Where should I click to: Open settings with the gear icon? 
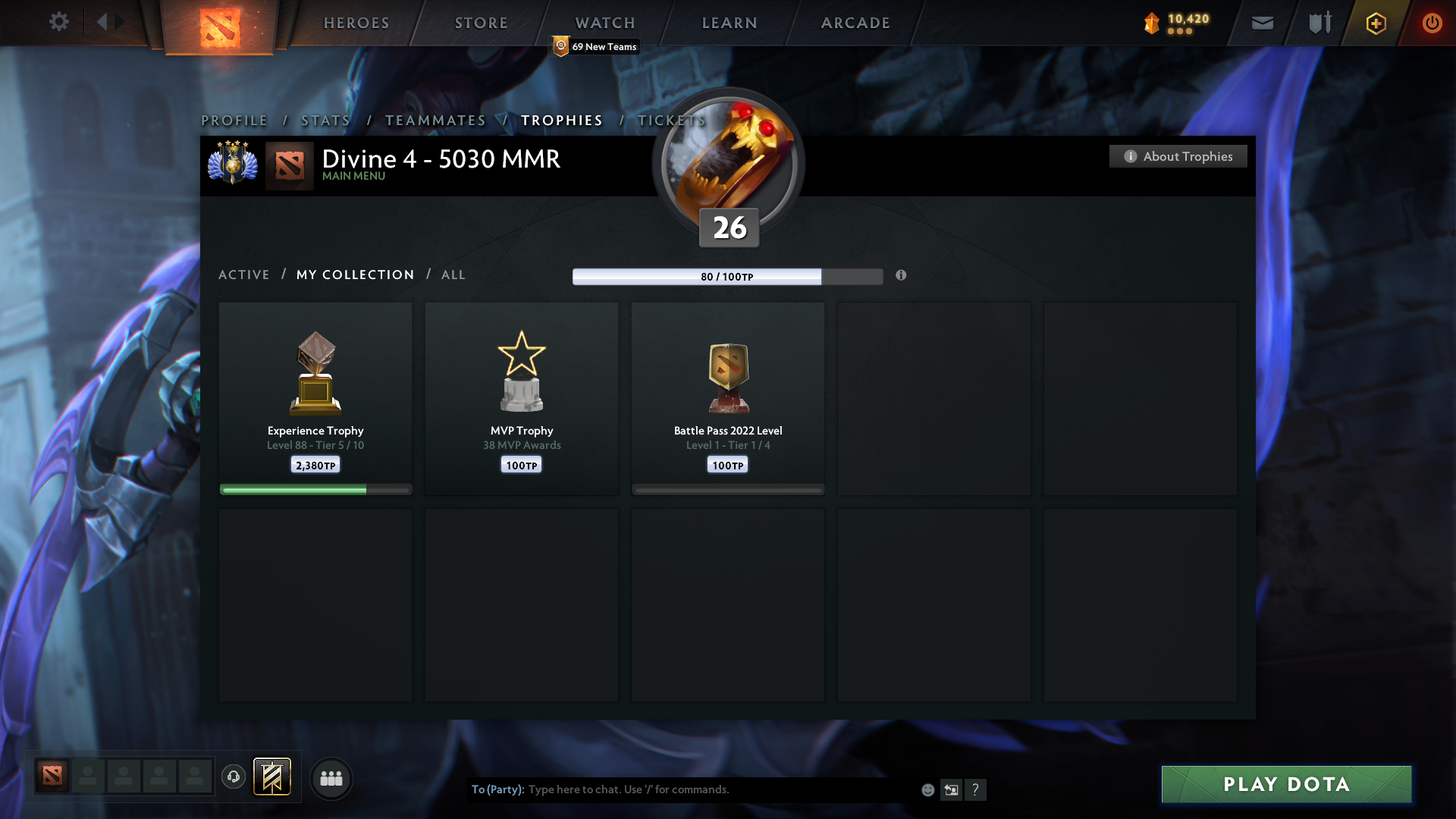(59, 22)
